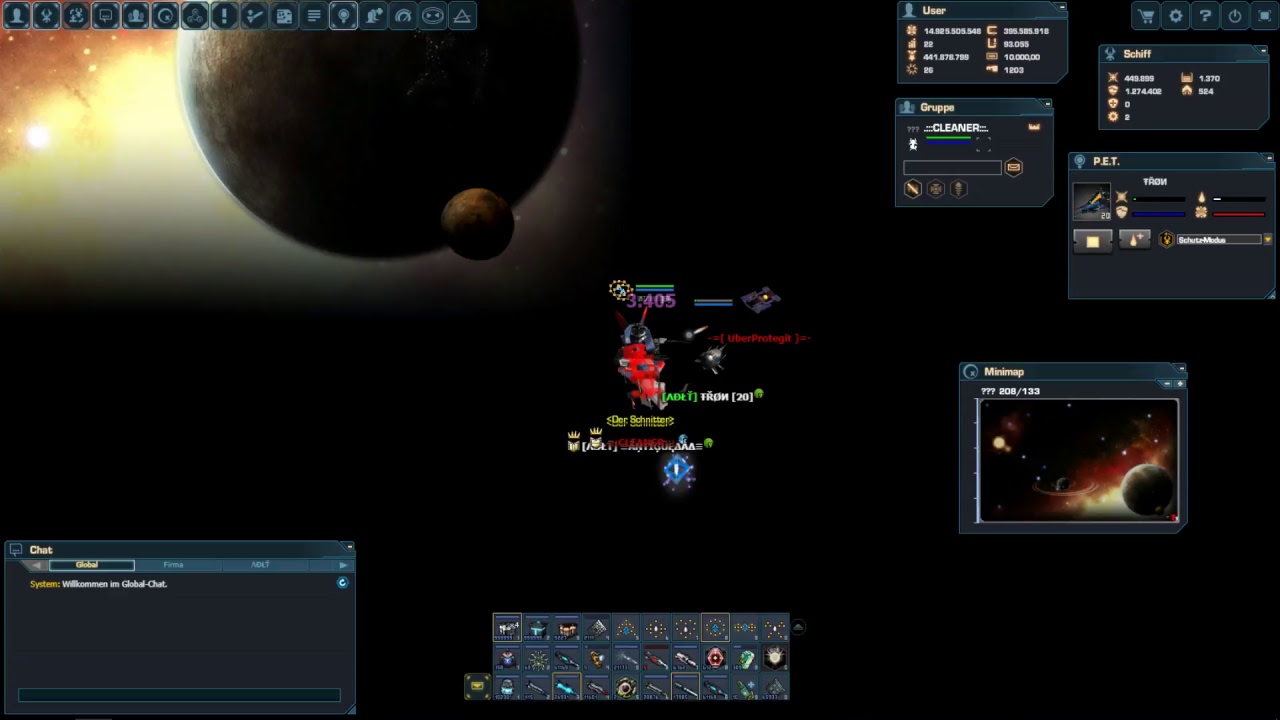The height and width of the screenshot is (720, 1280).
Task: Switch to the Firma chat tab
Action: [173, 565]
